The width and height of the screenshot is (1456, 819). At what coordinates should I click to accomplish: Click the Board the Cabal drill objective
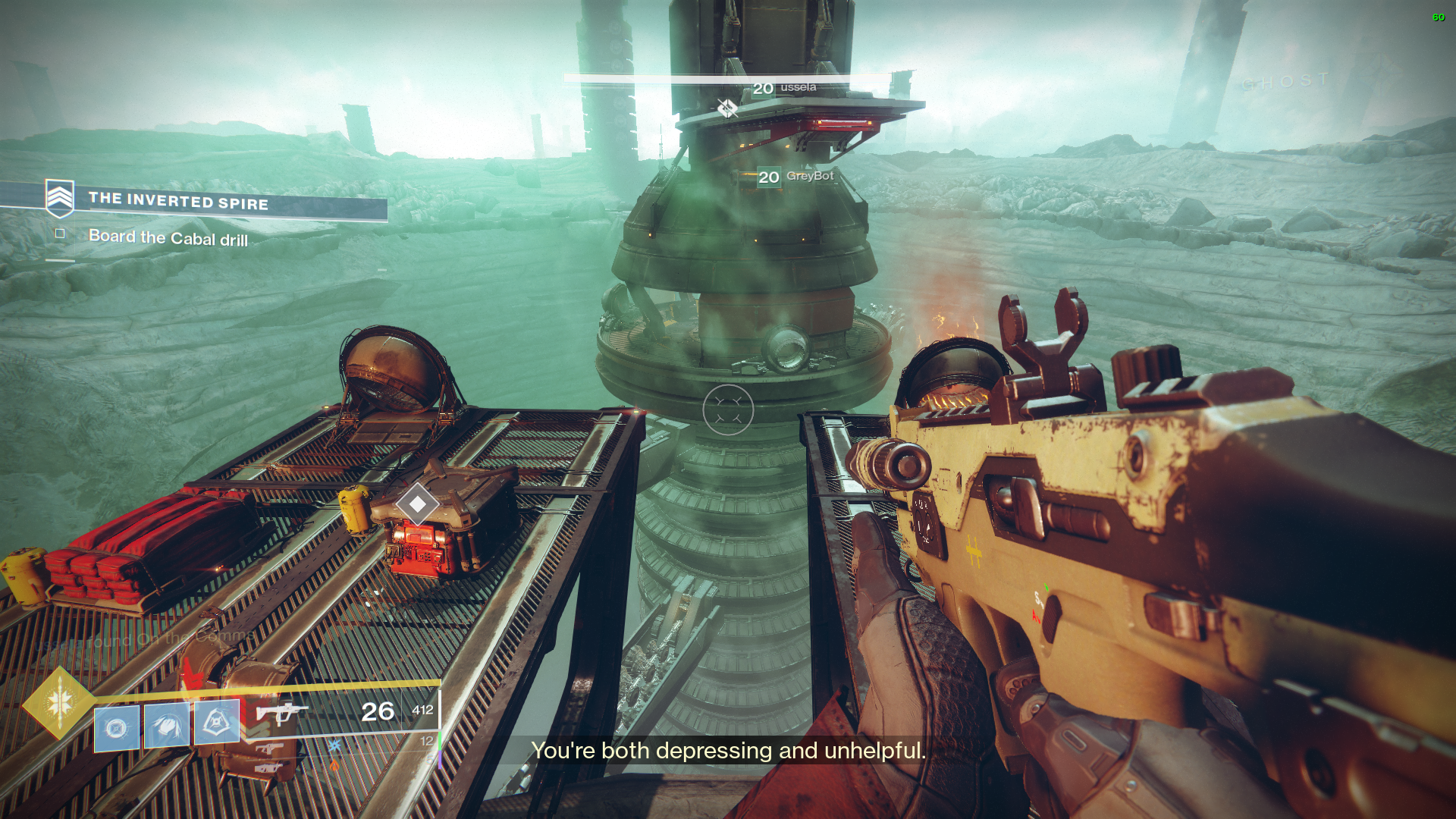[x=168, y=238]
